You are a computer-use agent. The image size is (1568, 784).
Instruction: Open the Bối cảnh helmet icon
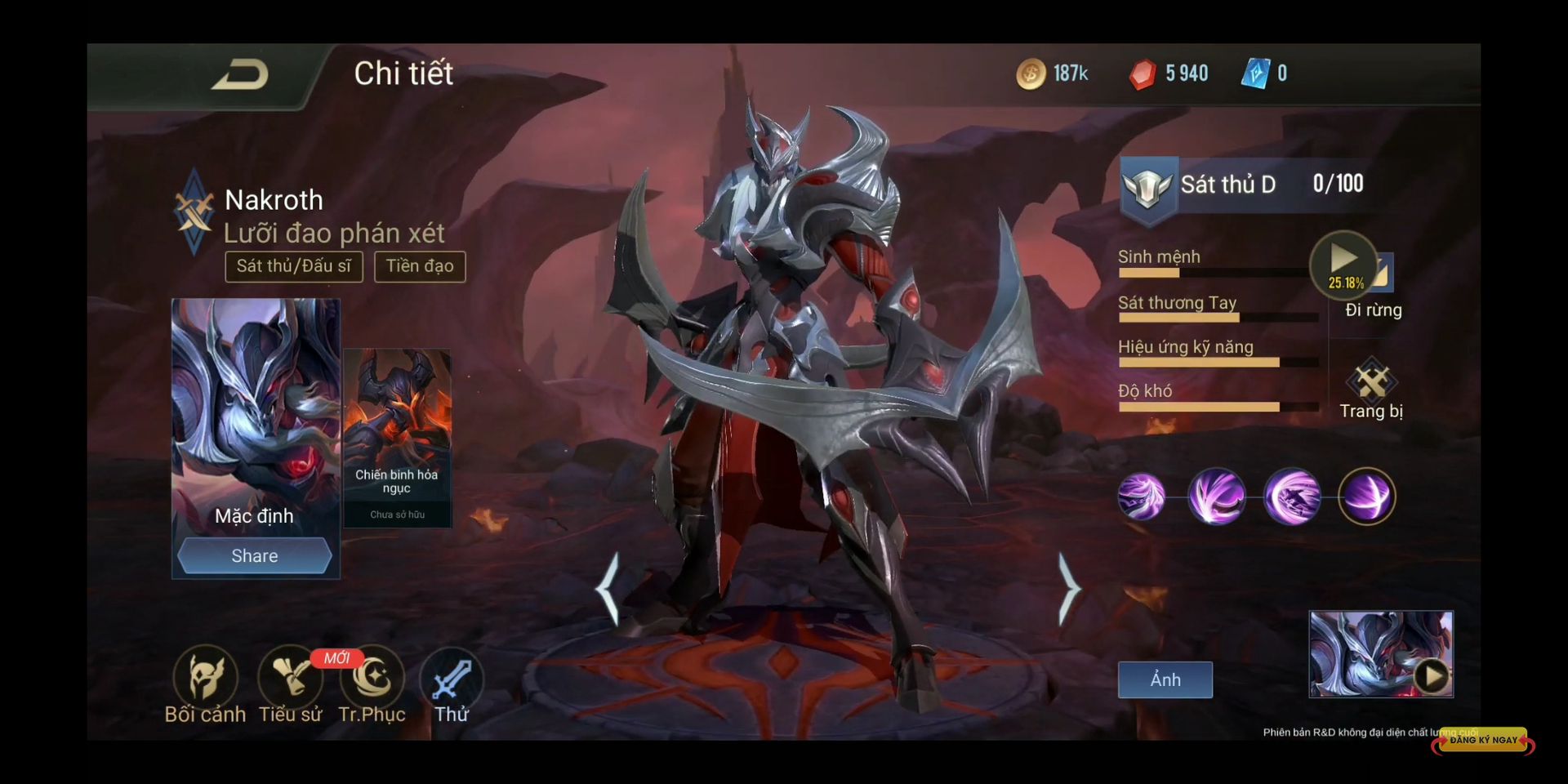[205, 678]
